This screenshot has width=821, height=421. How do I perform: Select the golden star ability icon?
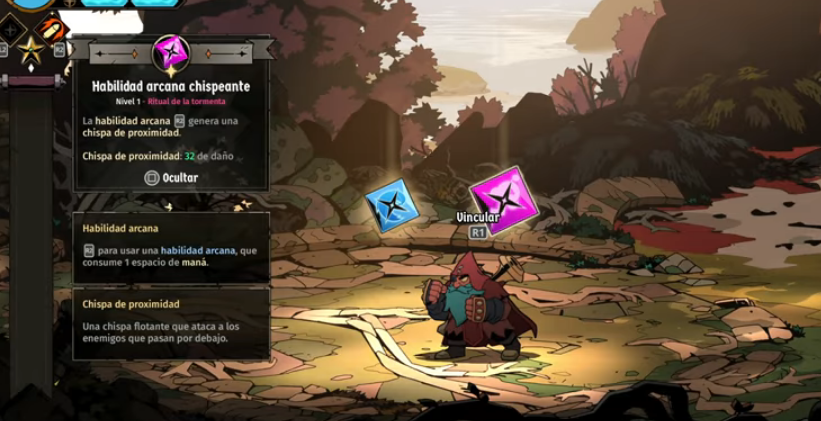(30, 50)
